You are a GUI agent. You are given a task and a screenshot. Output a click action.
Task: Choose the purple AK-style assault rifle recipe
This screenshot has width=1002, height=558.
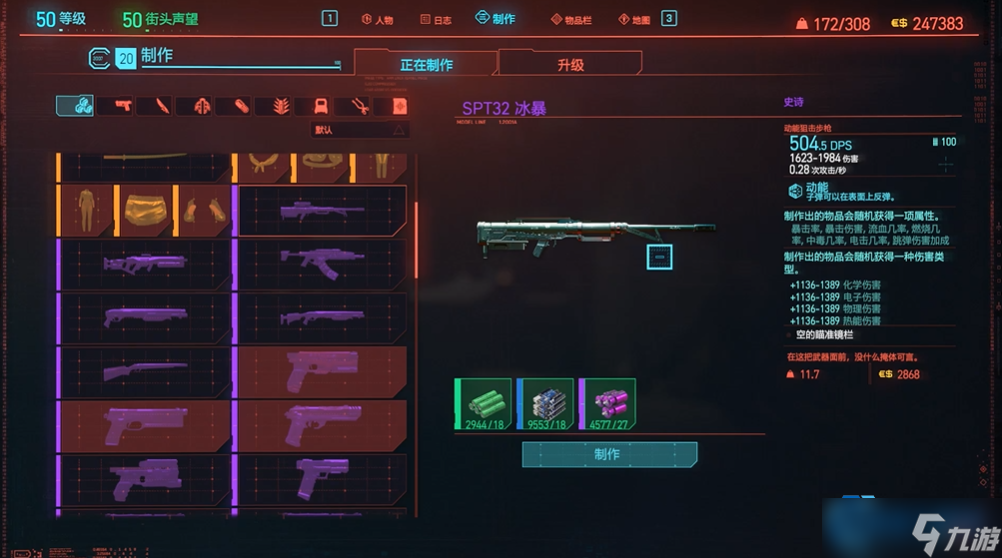click(x=322, y=264)
